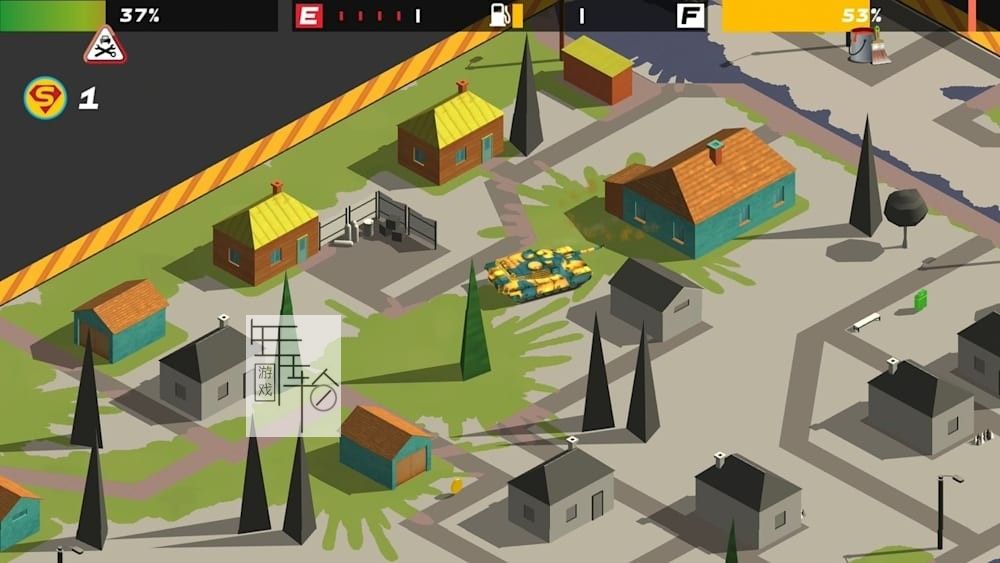Image resolution: width=1000 pixels, height=563 pixels.
Task: Click the fuel pump icon
Action: point(502,15)
